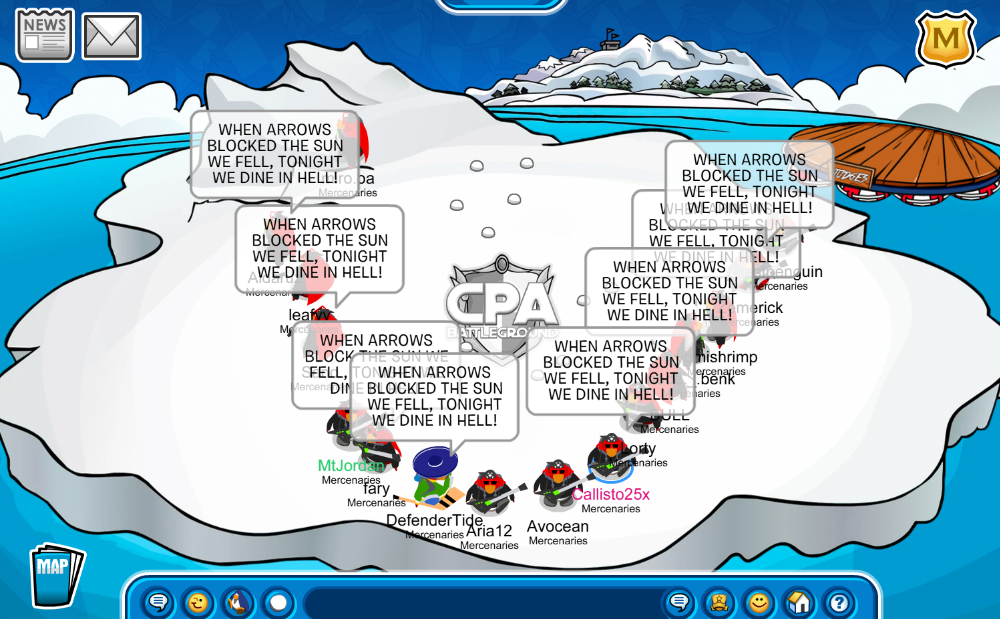This screenshot has height=619, width=1000.
Task: Open the quick chat speech bubble menu
Action: [x=158, y=602]
